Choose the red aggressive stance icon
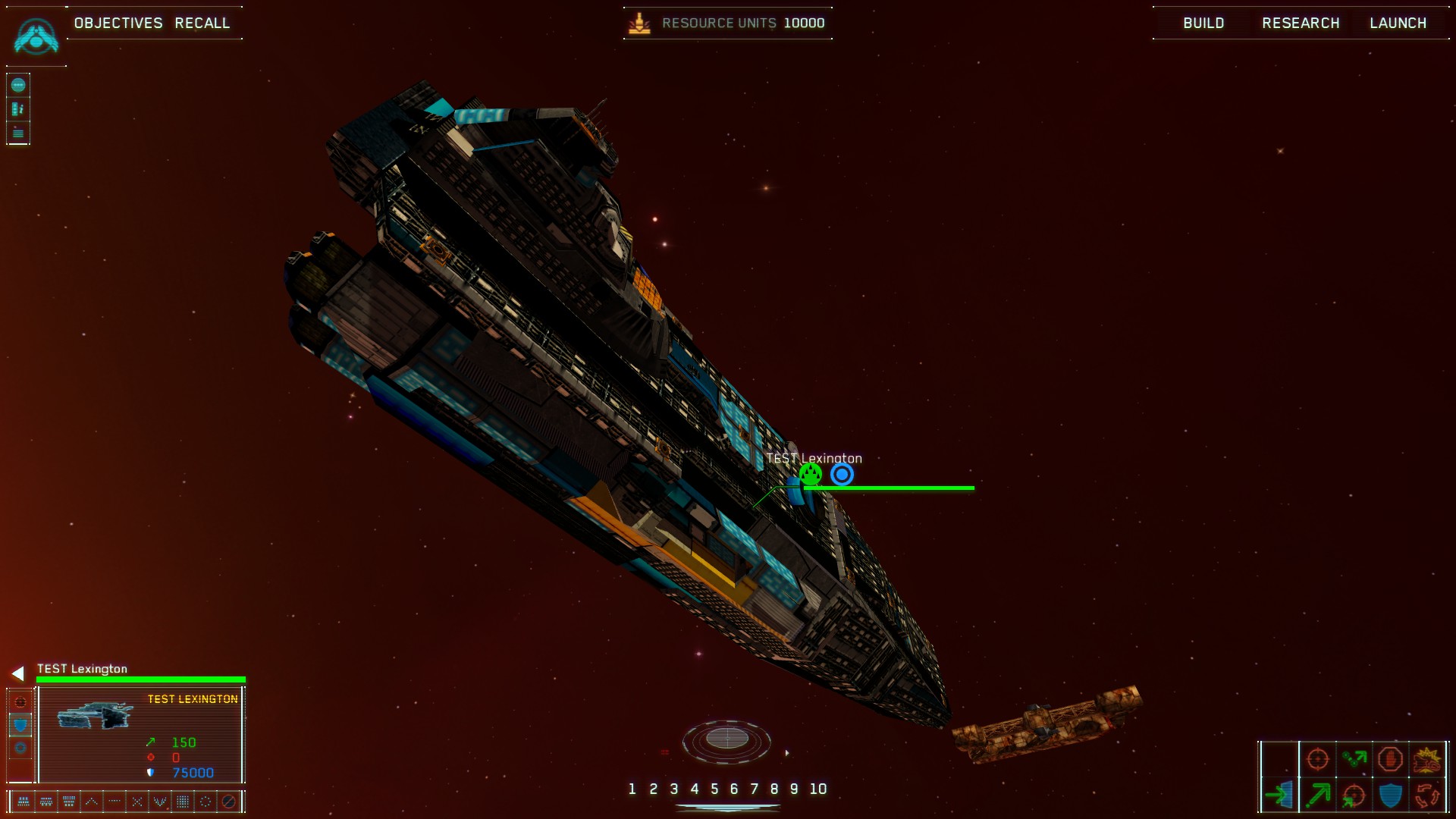 (x=20, y=701)
